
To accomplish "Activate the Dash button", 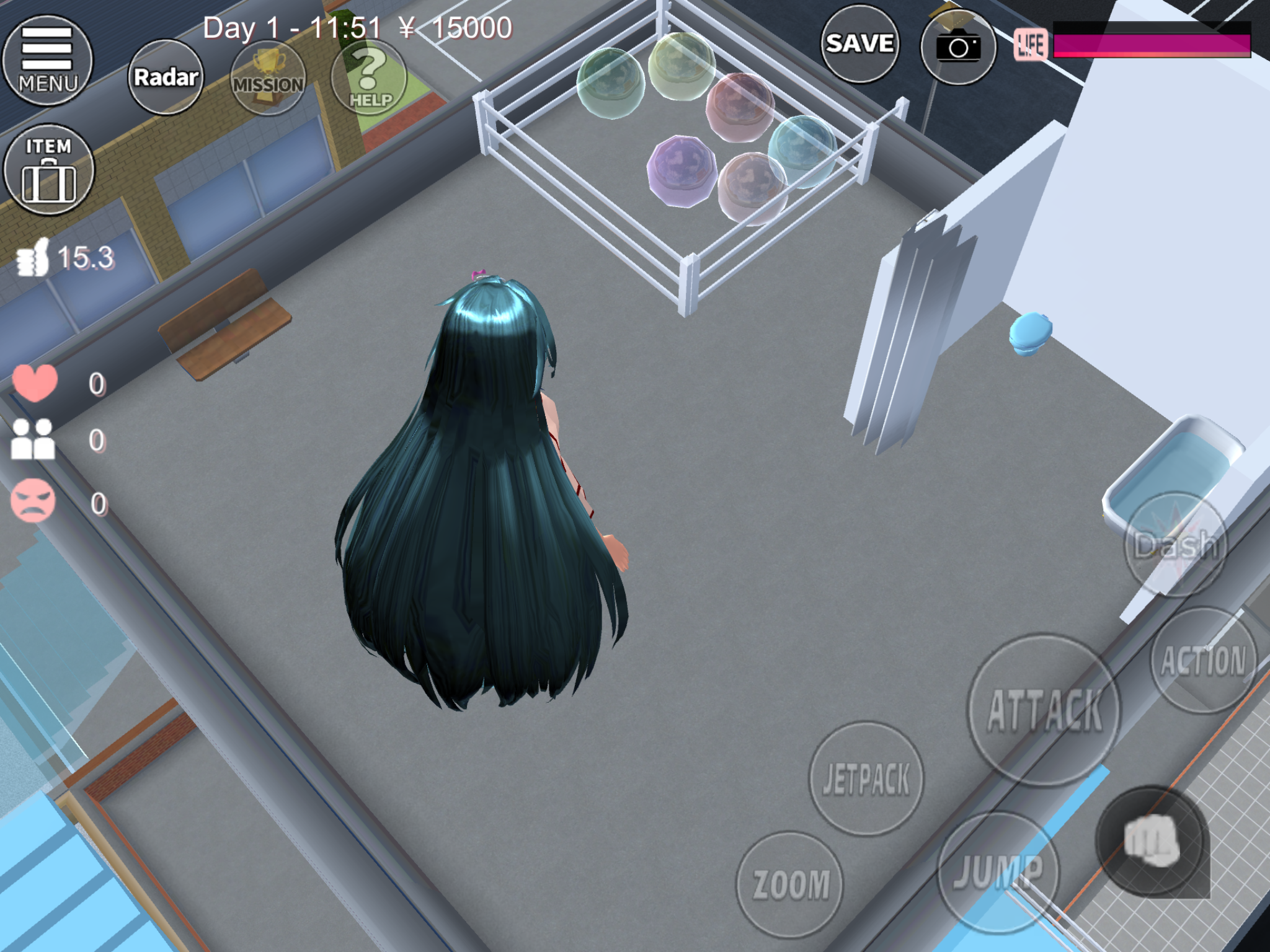I will (1176, 545).
